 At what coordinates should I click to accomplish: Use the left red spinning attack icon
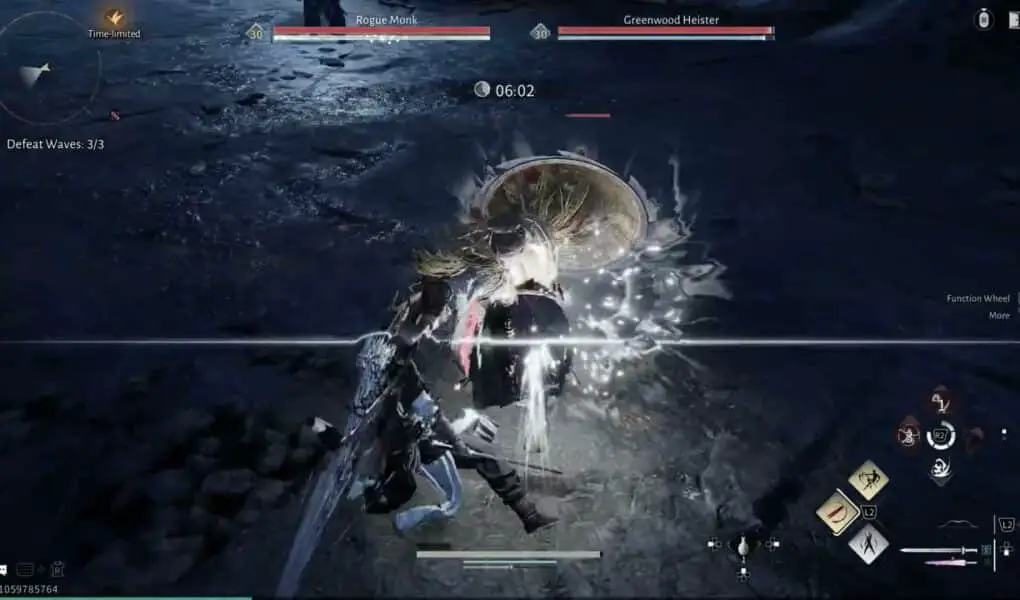[909, 435]
